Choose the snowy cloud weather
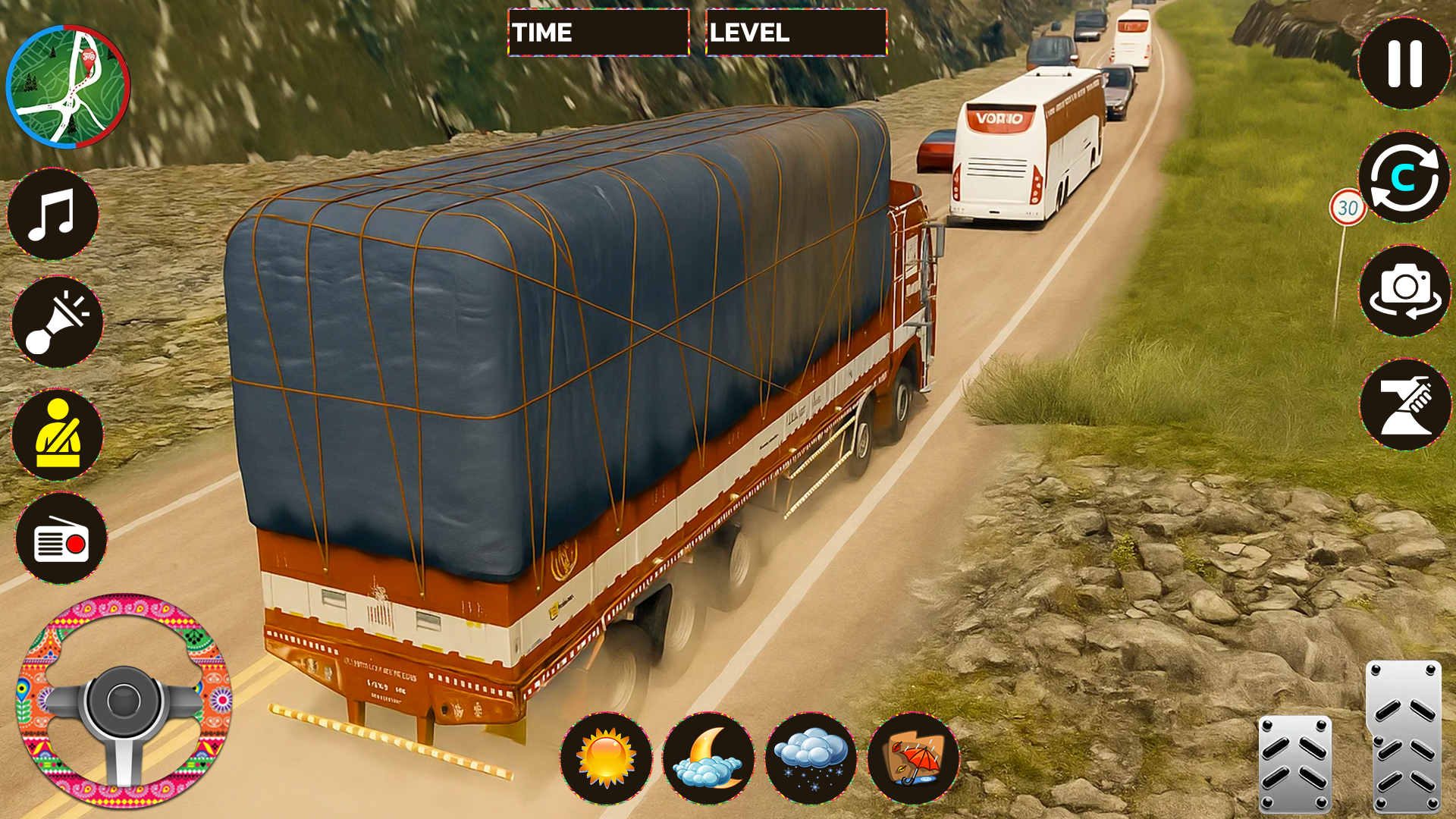This screenshot has width=1456, height=819. 811,758
